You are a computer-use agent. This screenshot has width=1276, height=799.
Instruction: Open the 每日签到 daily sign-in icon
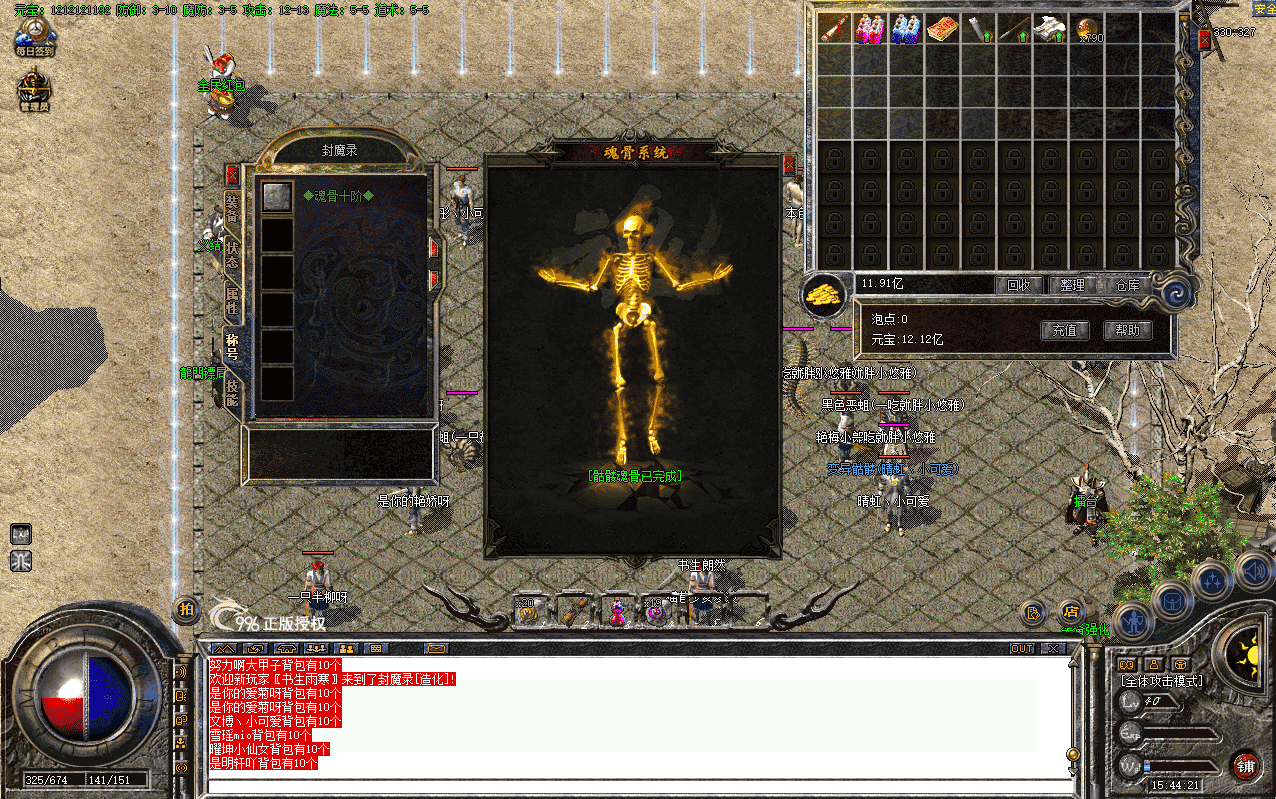35,38
